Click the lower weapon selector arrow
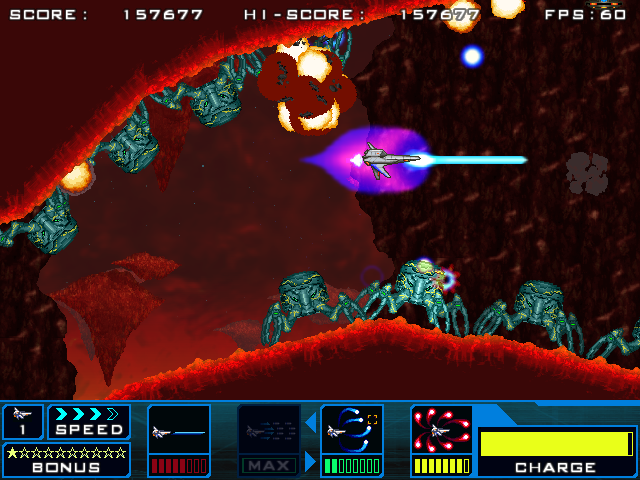This screenshot has width=640, height=480. pos(311,460)
